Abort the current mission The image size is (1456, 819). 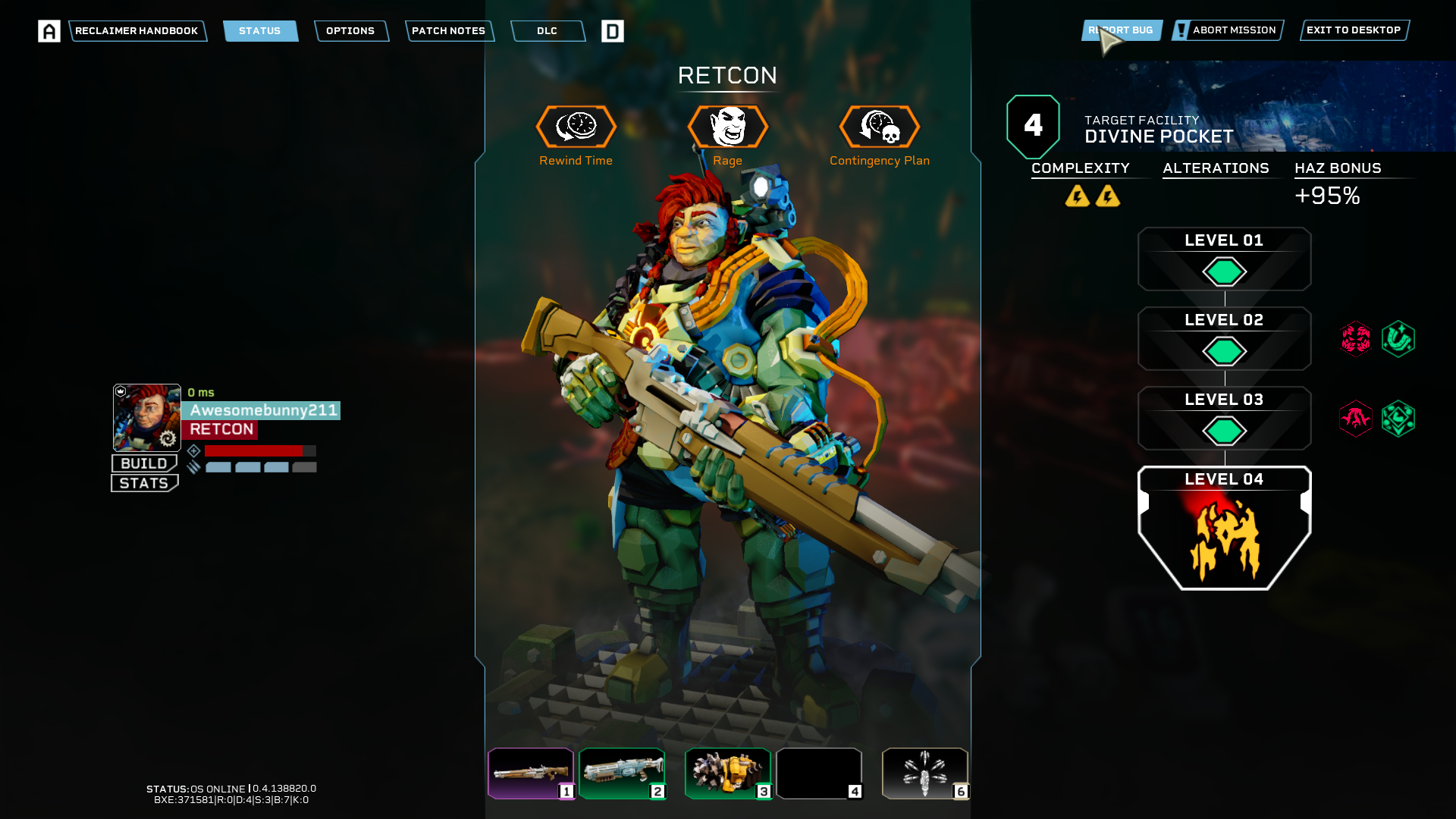point(1228,30)
